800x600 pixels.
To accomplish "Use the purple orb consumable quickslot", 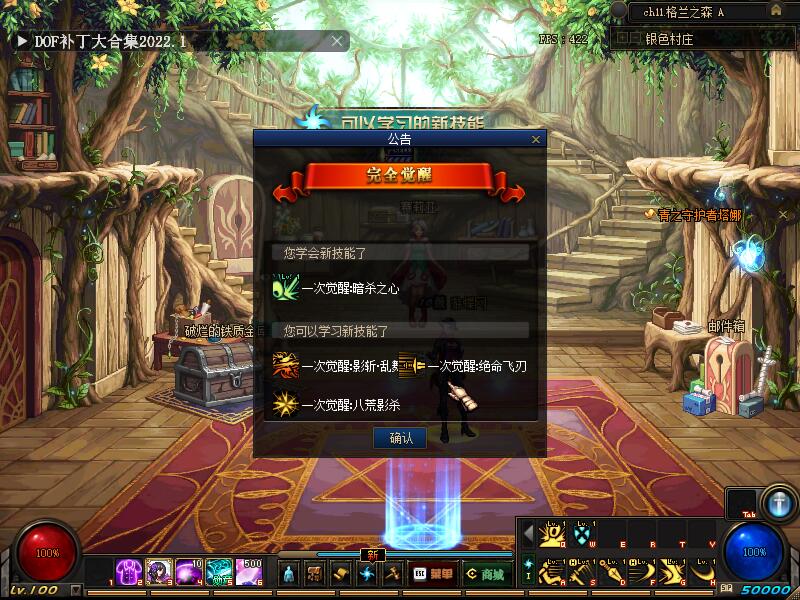I will 189,572.
